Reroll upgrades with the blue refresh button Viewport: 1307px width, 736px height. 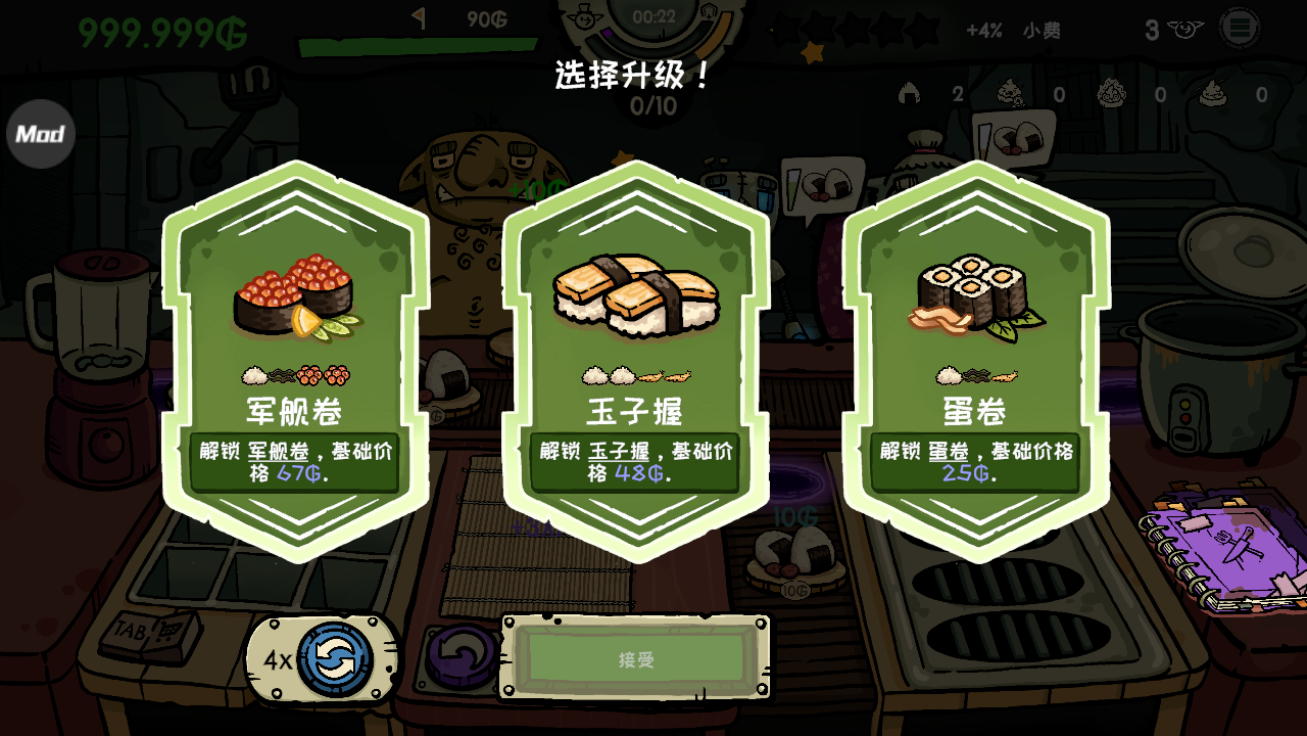click(335, 660)
